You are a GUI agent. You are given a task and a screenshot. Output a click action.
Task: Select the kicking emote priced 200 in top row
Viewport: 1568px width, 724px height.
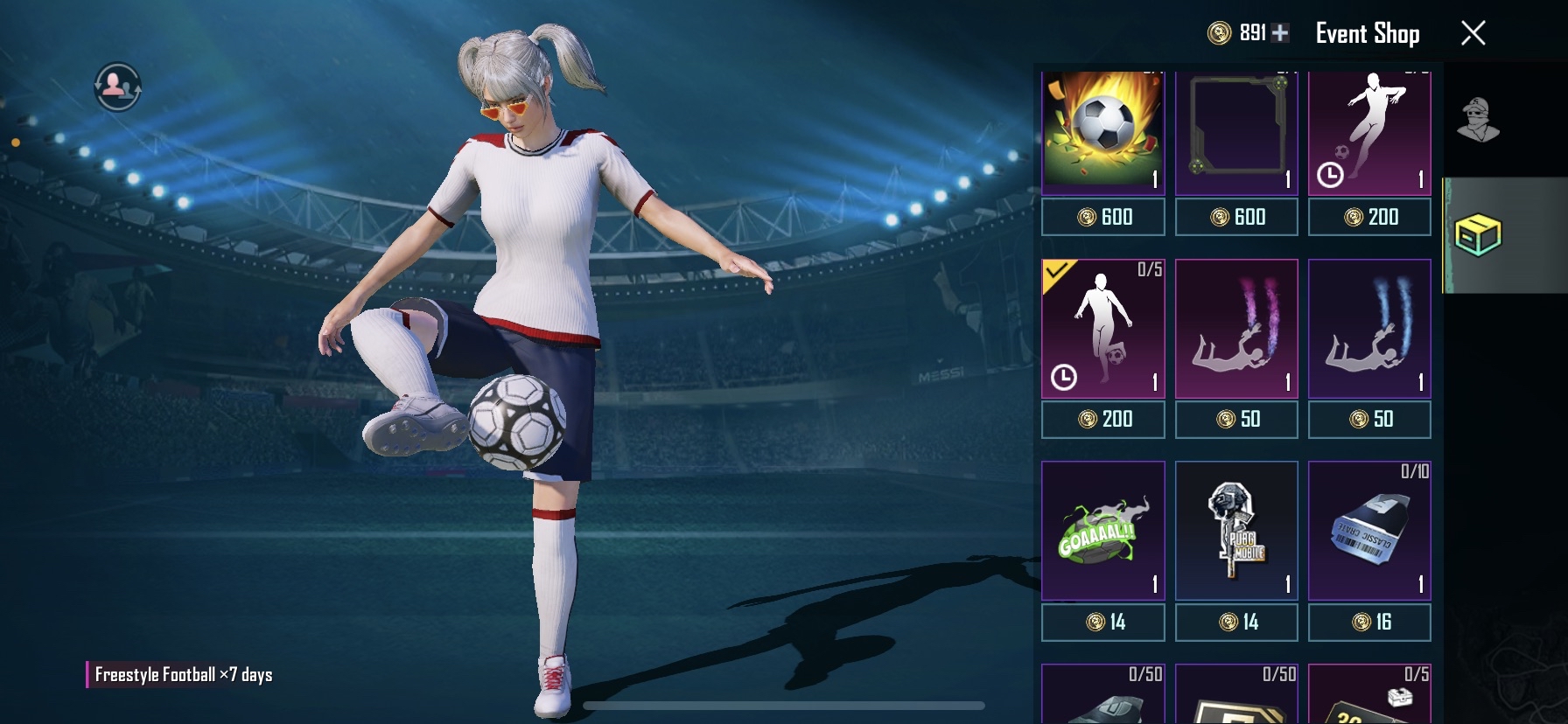1369,131
